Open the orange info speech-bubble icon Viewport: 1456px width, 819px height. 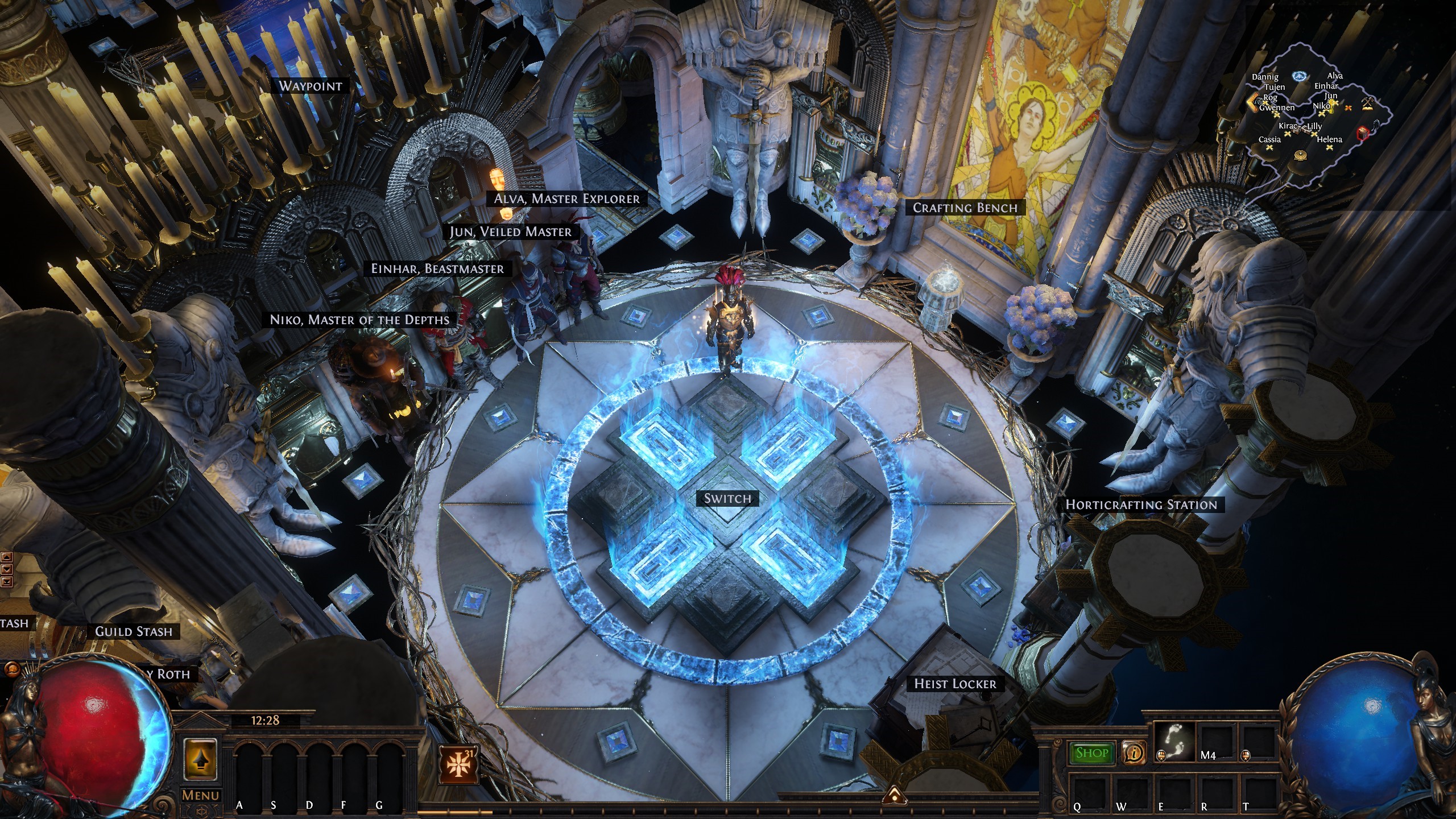coord(1134,754)
